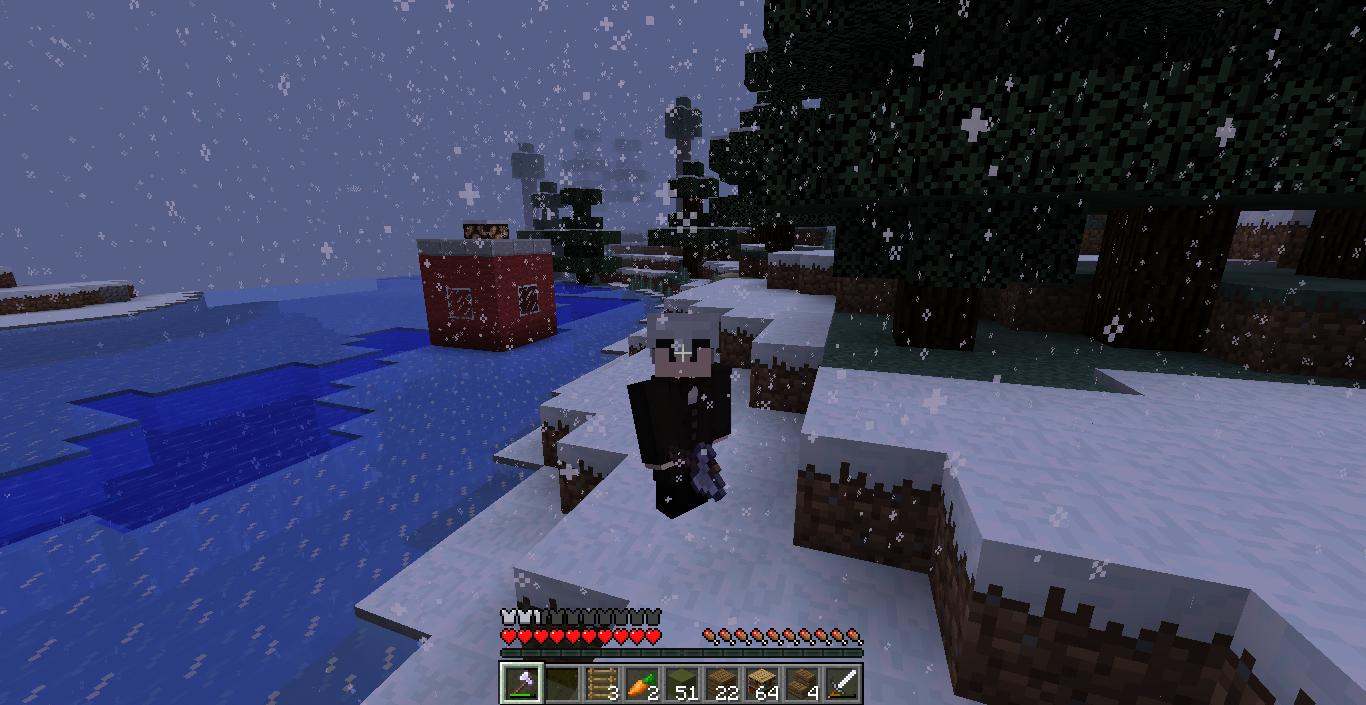Select the iron axe hotbar slot

click(520, 683)
